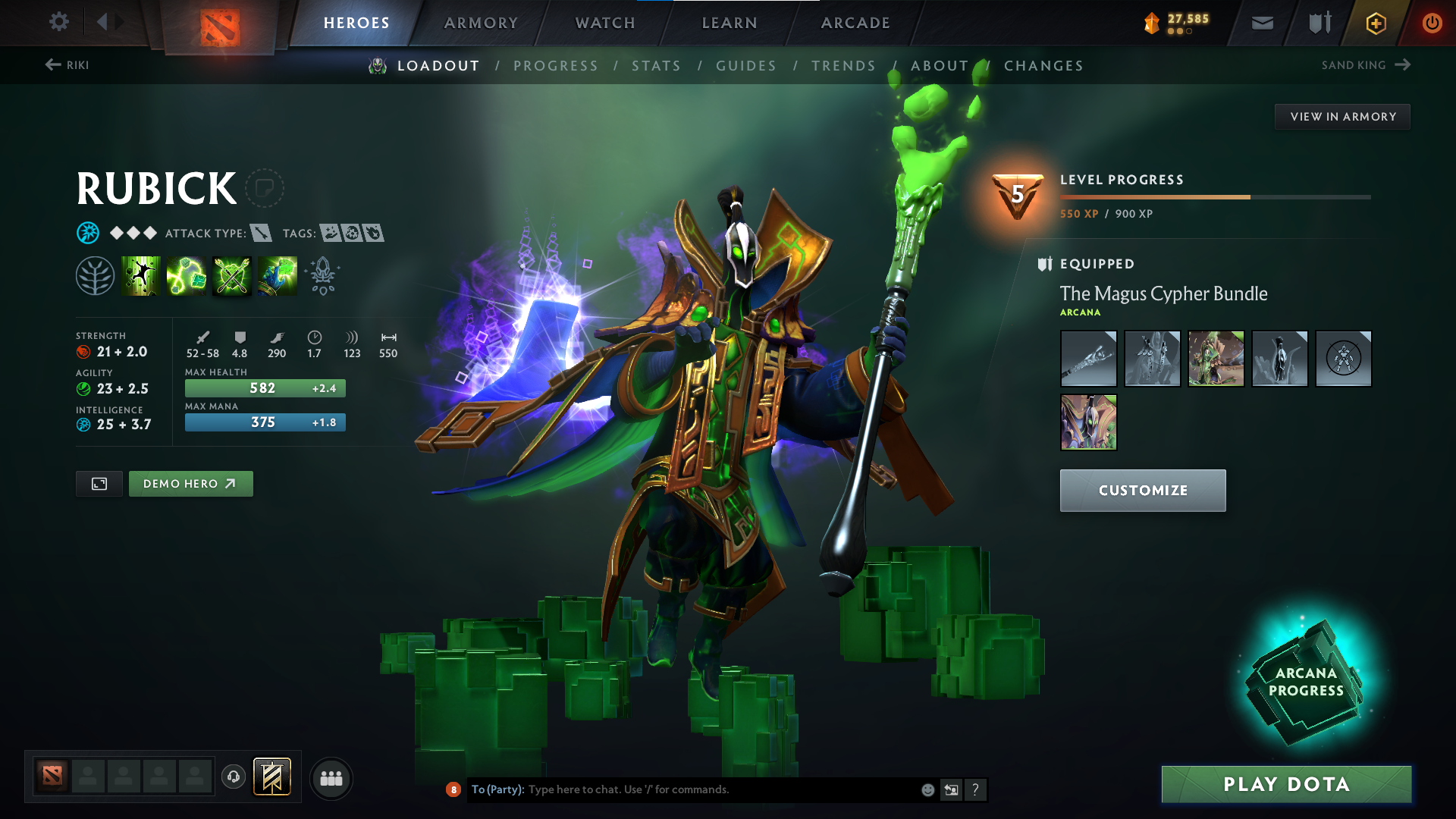Click the DEMO HERO button
Screen dimensions: 1456x819
point(190,483)
